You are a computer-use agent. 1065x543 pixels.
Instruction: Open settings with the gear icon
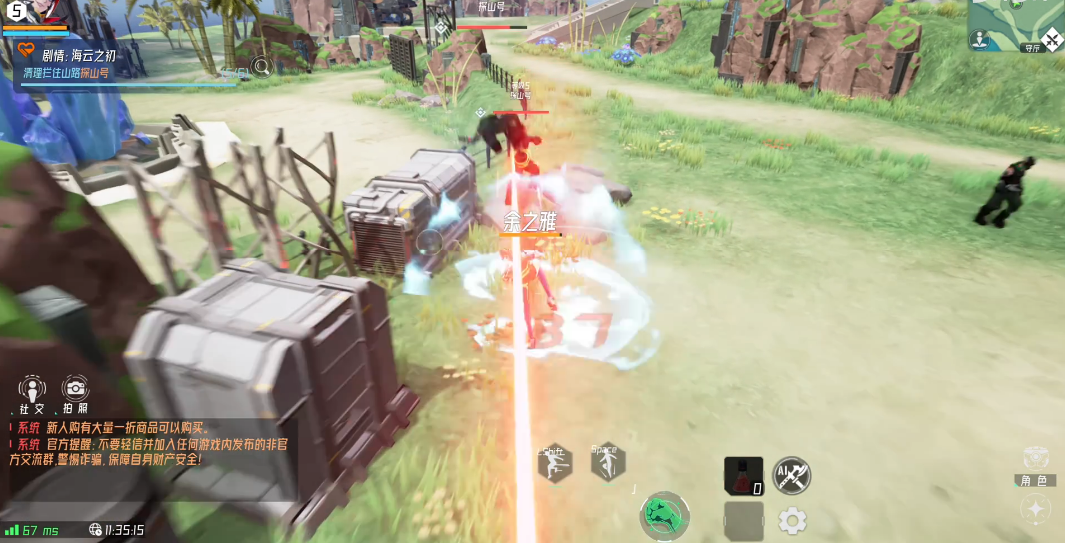(x=792, y=520)
